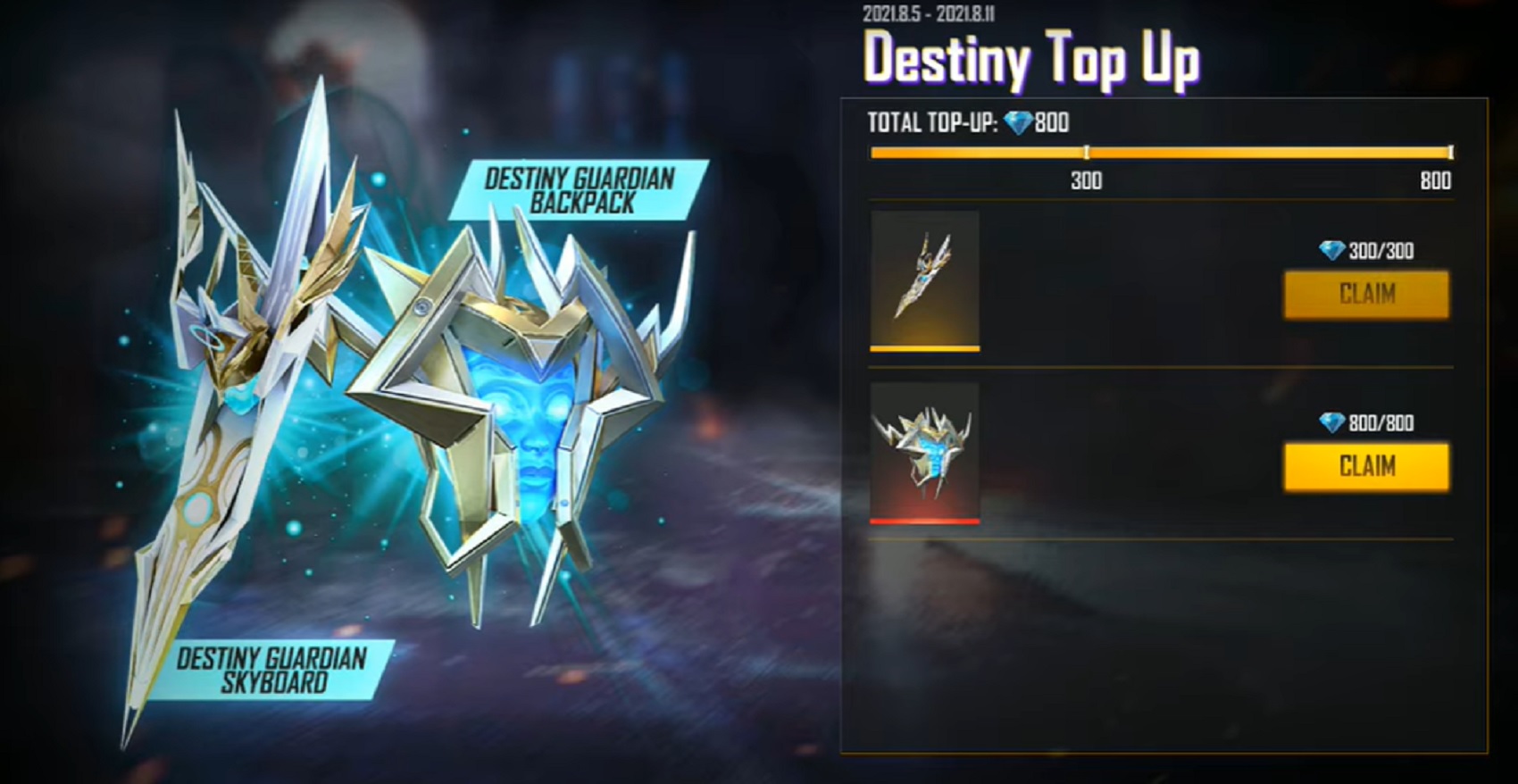This screenshot has height=784, width=1518.
Task: Click CLAIM for the 300 top-up reward
Action: pyautogui.click(x=1365, y=295)
